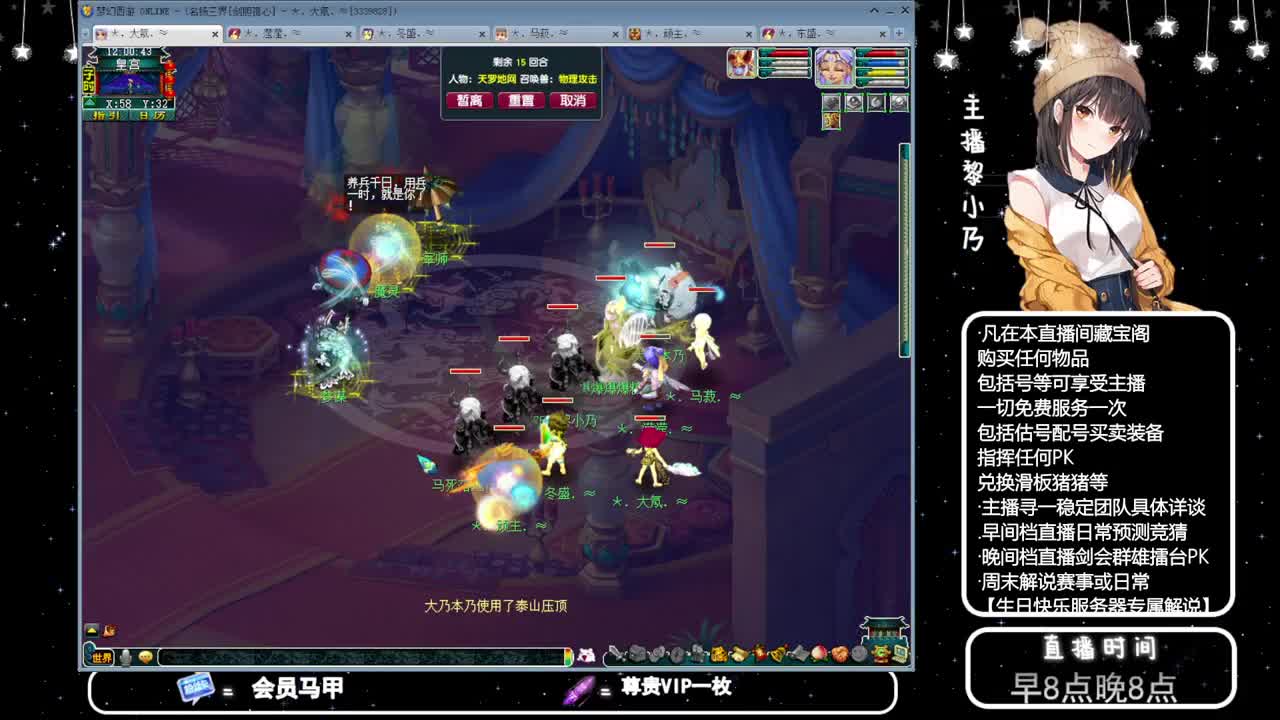Screen dimensions: 1280x720
Task: Expand the hidden panel via the bottom-left up arrow
Action: coord(91,631)
